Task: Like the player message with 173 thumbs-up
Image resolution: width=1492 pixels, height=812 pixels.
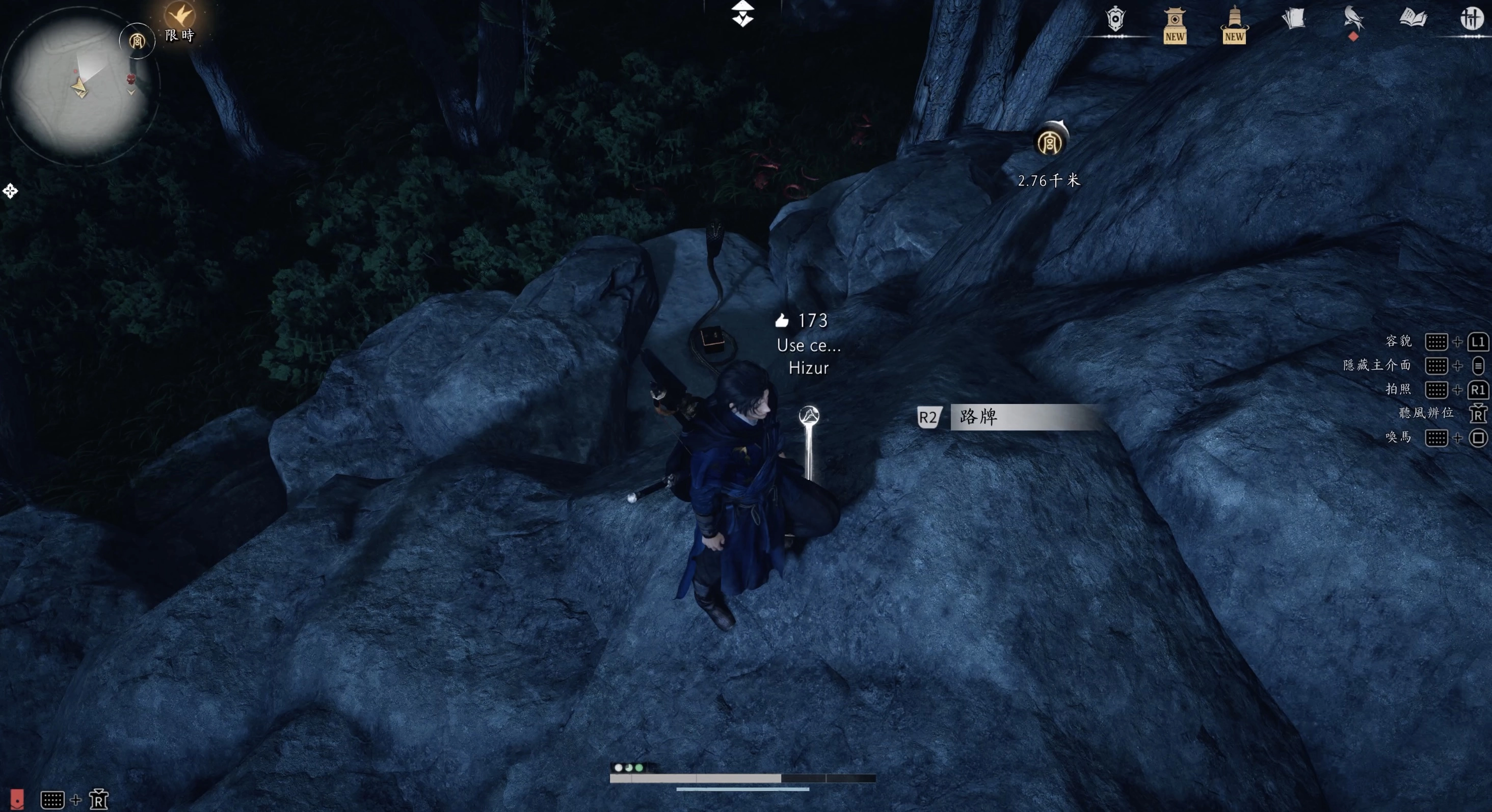Action: (x=782, y=320)
